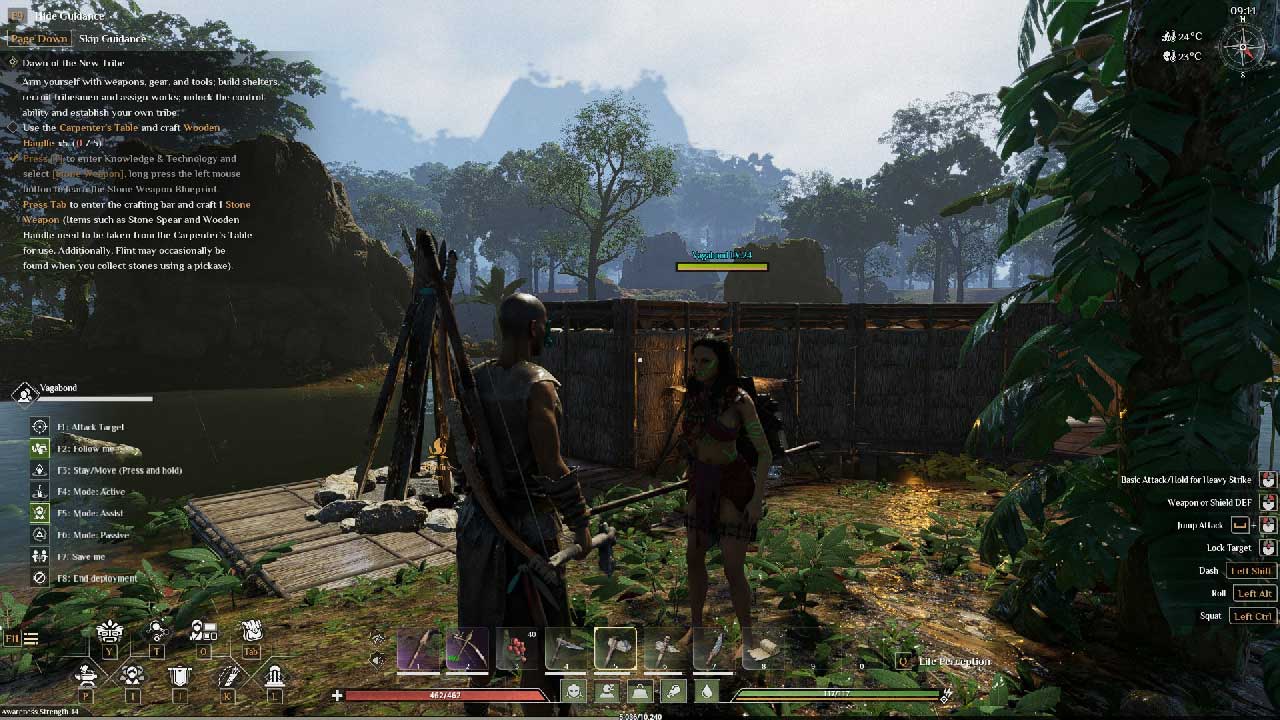Select the Attack Target command icon

[x=40, y=427]
